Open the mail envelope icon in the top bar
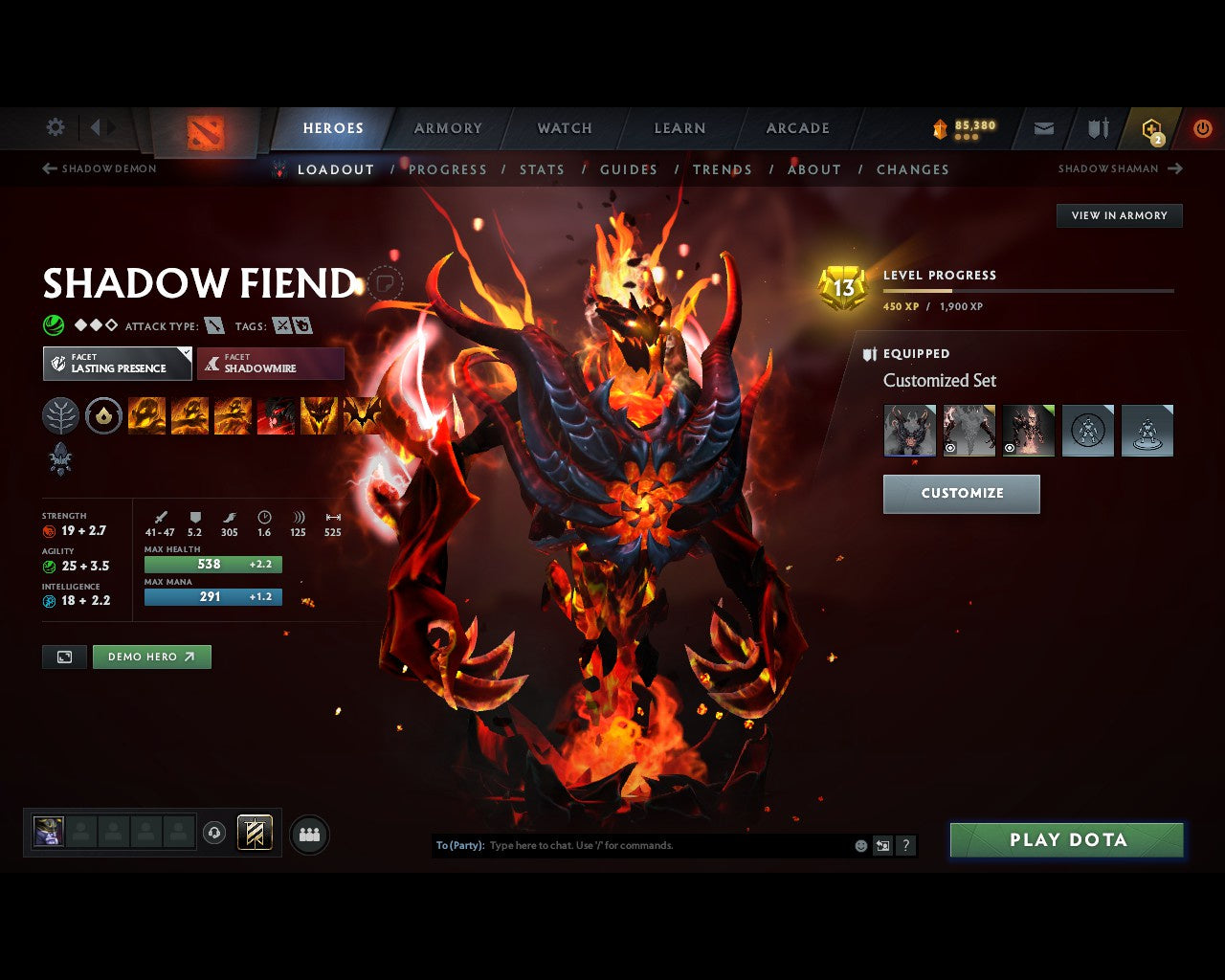This screenshot has height=980, width=1225. coord(1043,127)
